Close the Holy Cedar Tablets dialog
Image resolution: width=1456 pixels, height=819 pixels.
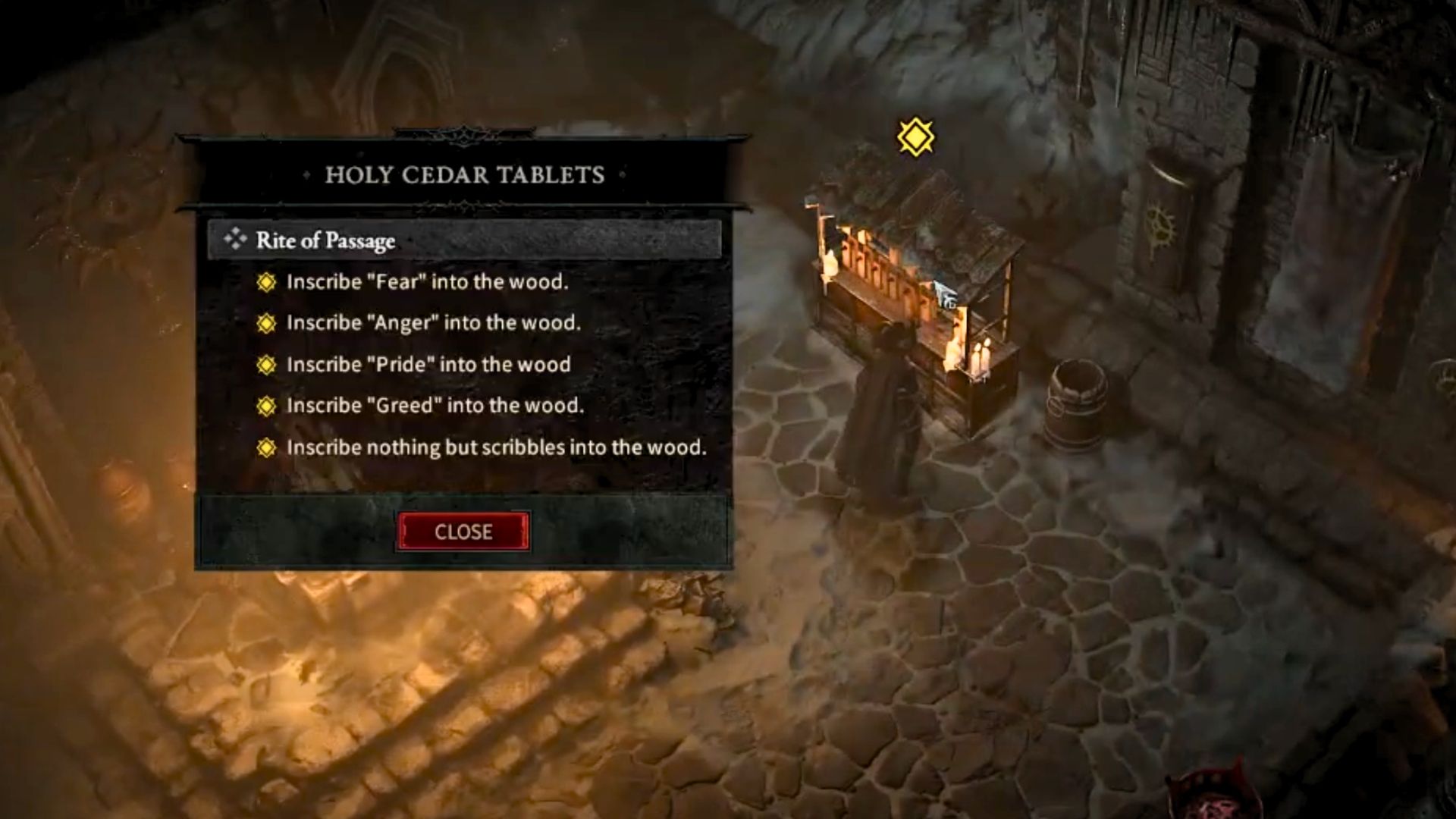pyautogui.click(x=463, y=532)
